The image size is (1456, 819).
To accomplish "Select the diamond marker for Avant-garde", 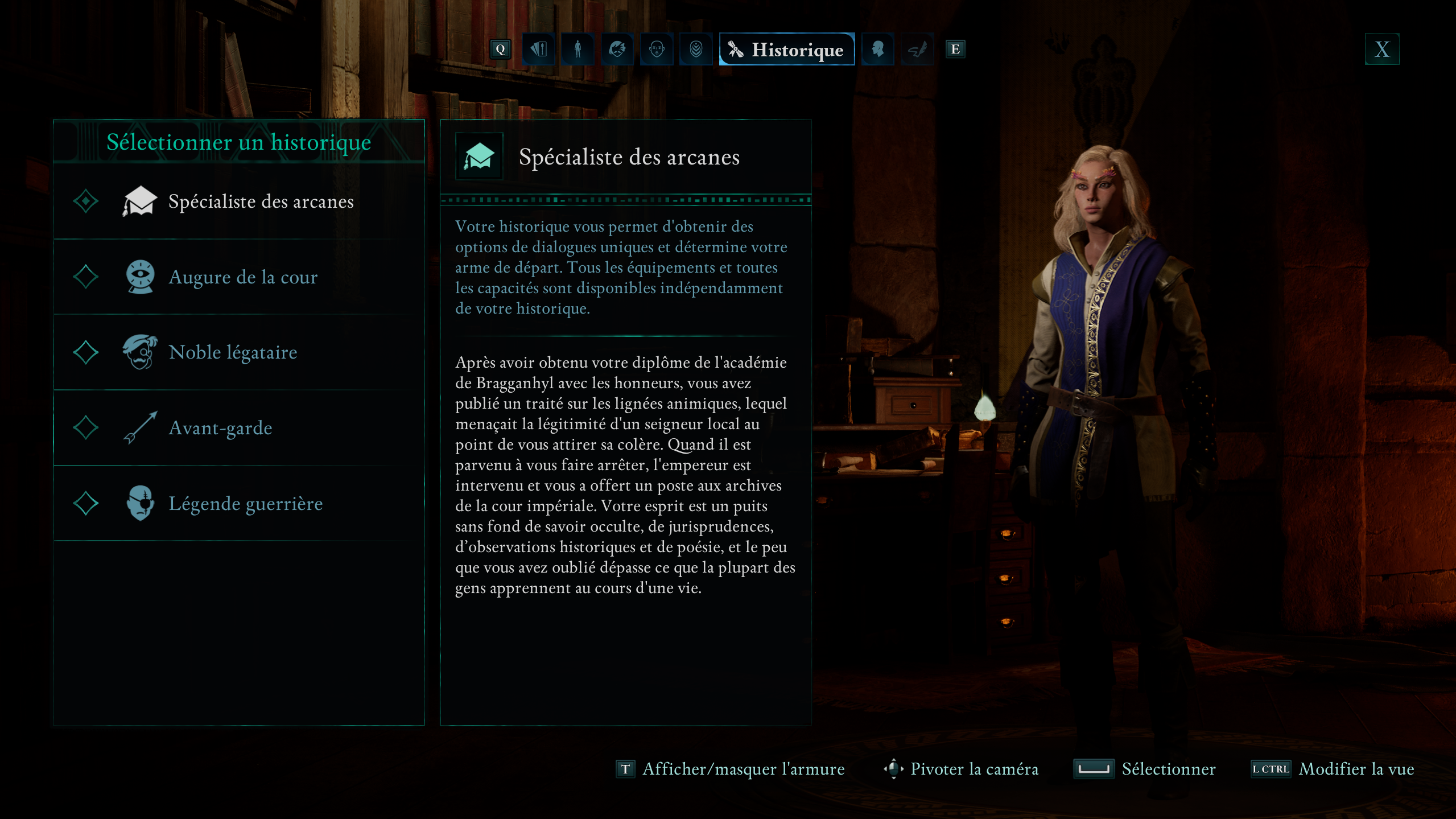I will pos(86,427).
